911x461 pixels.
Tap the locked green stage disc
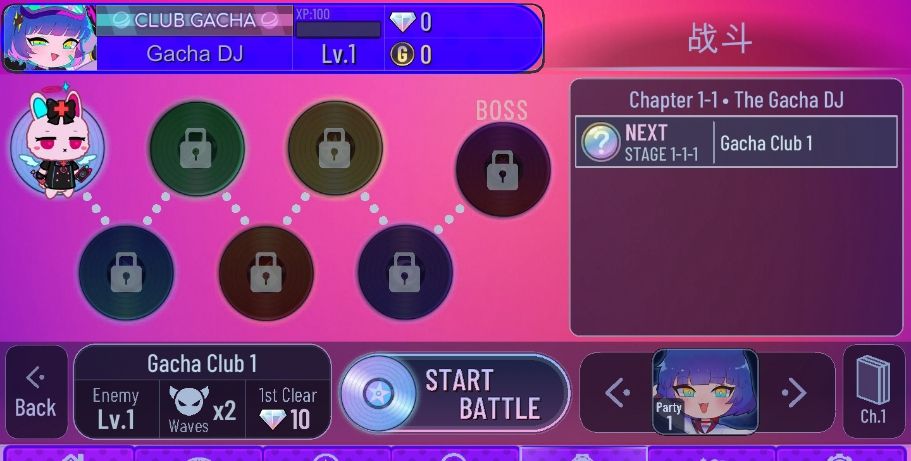(196, 149)
